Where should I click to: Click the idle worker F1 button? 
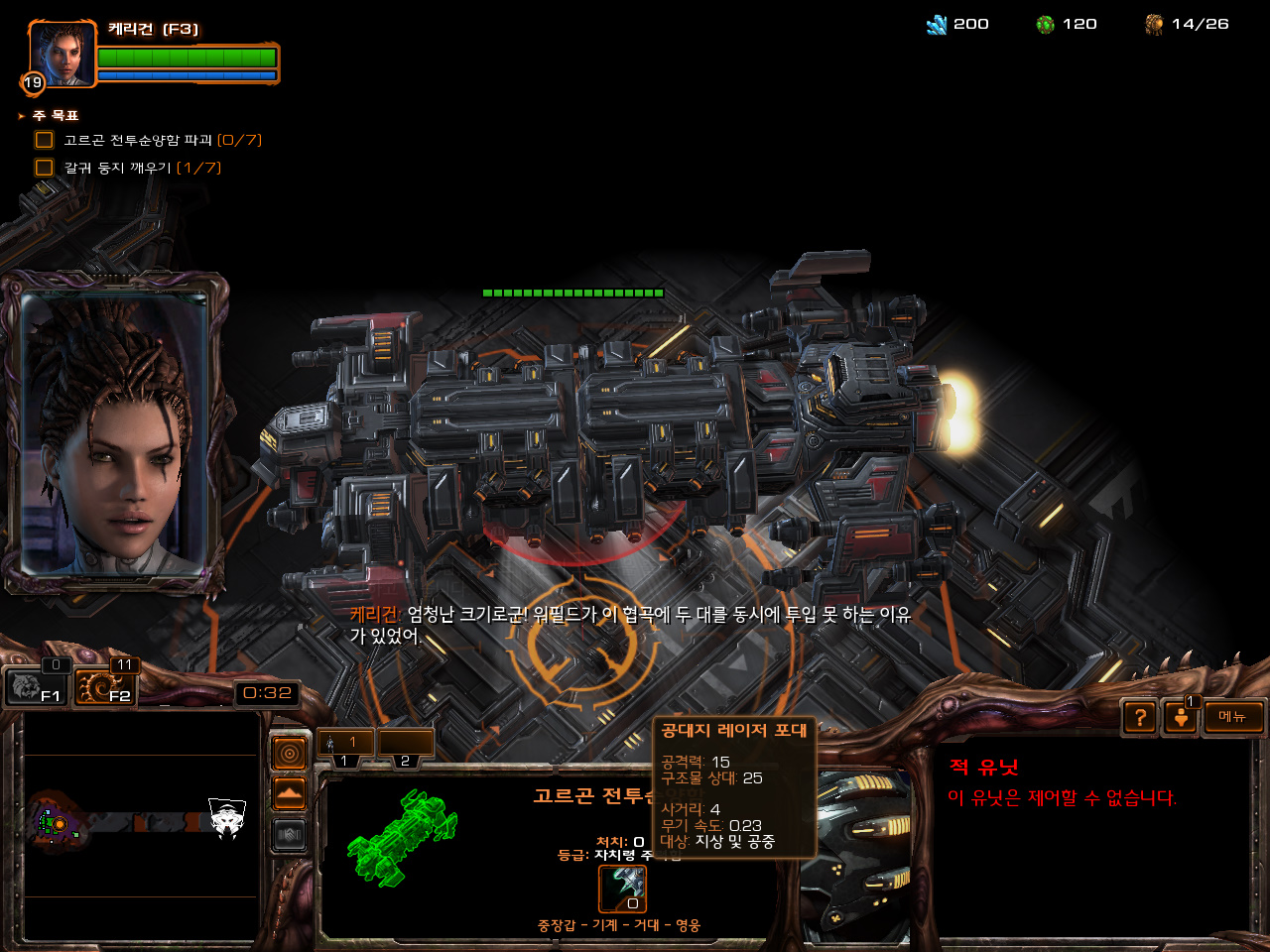(36, 686)
